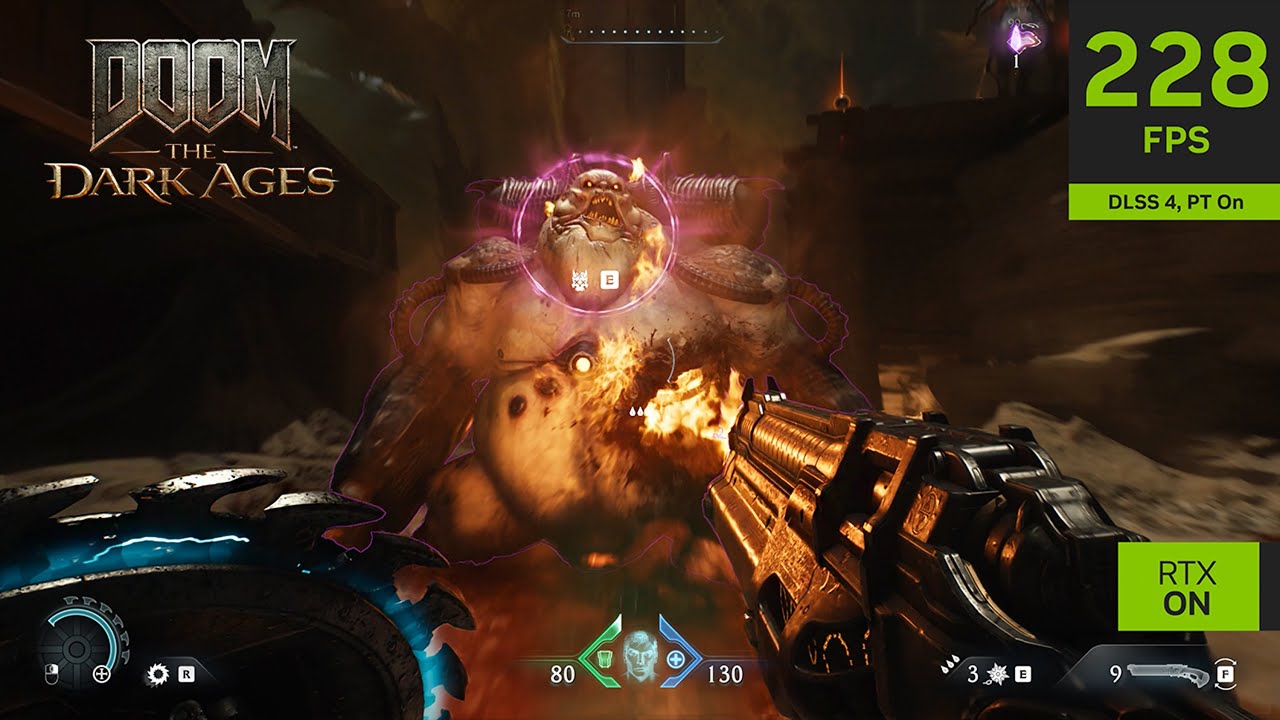Click the DOOM The Dark Ages logo
The height and width of the screenshot is (720, 1280).
coord(191,118)
